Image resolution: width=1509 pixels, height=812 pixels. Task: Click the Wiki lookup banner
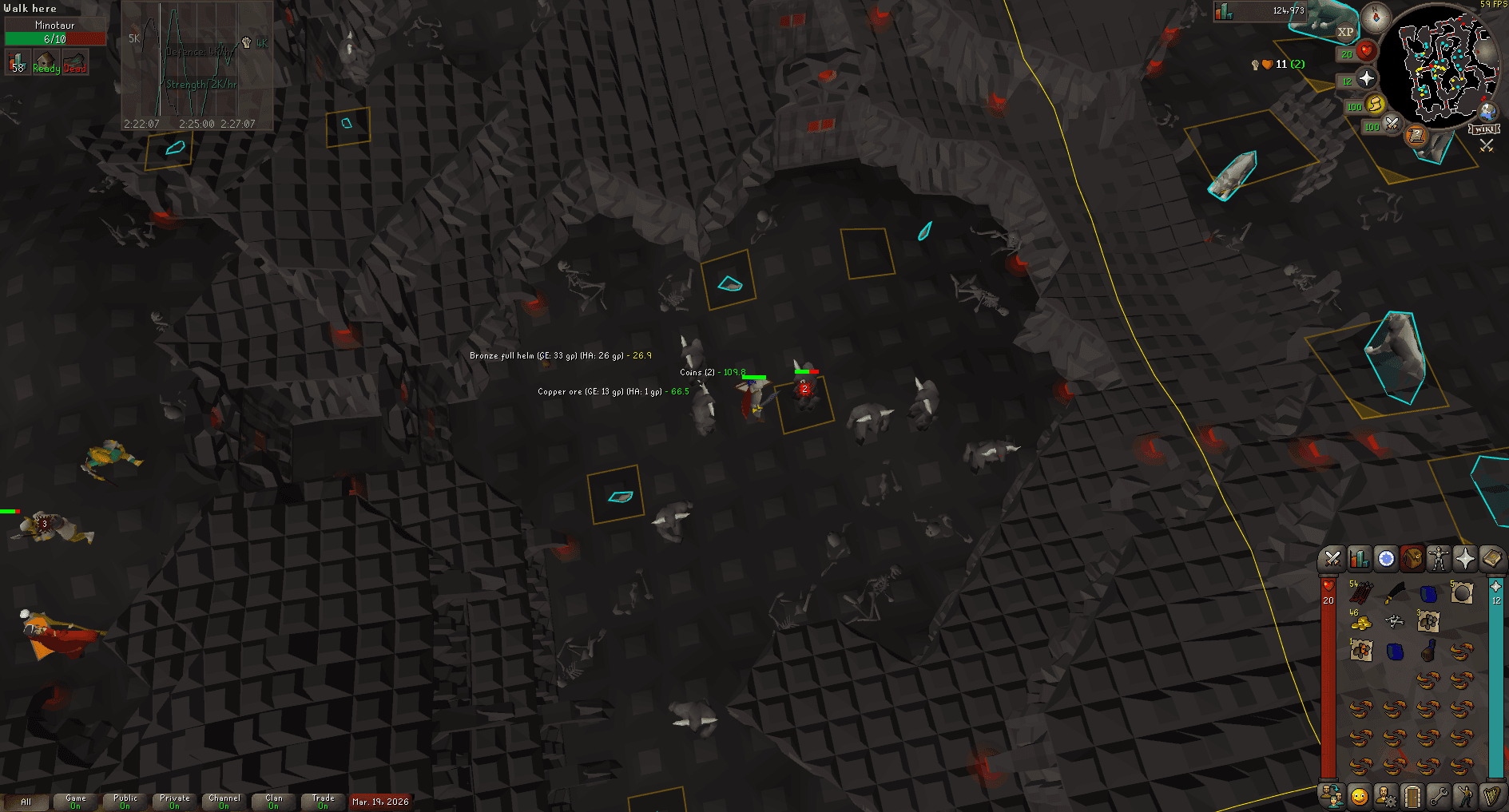pos(1485,128)
